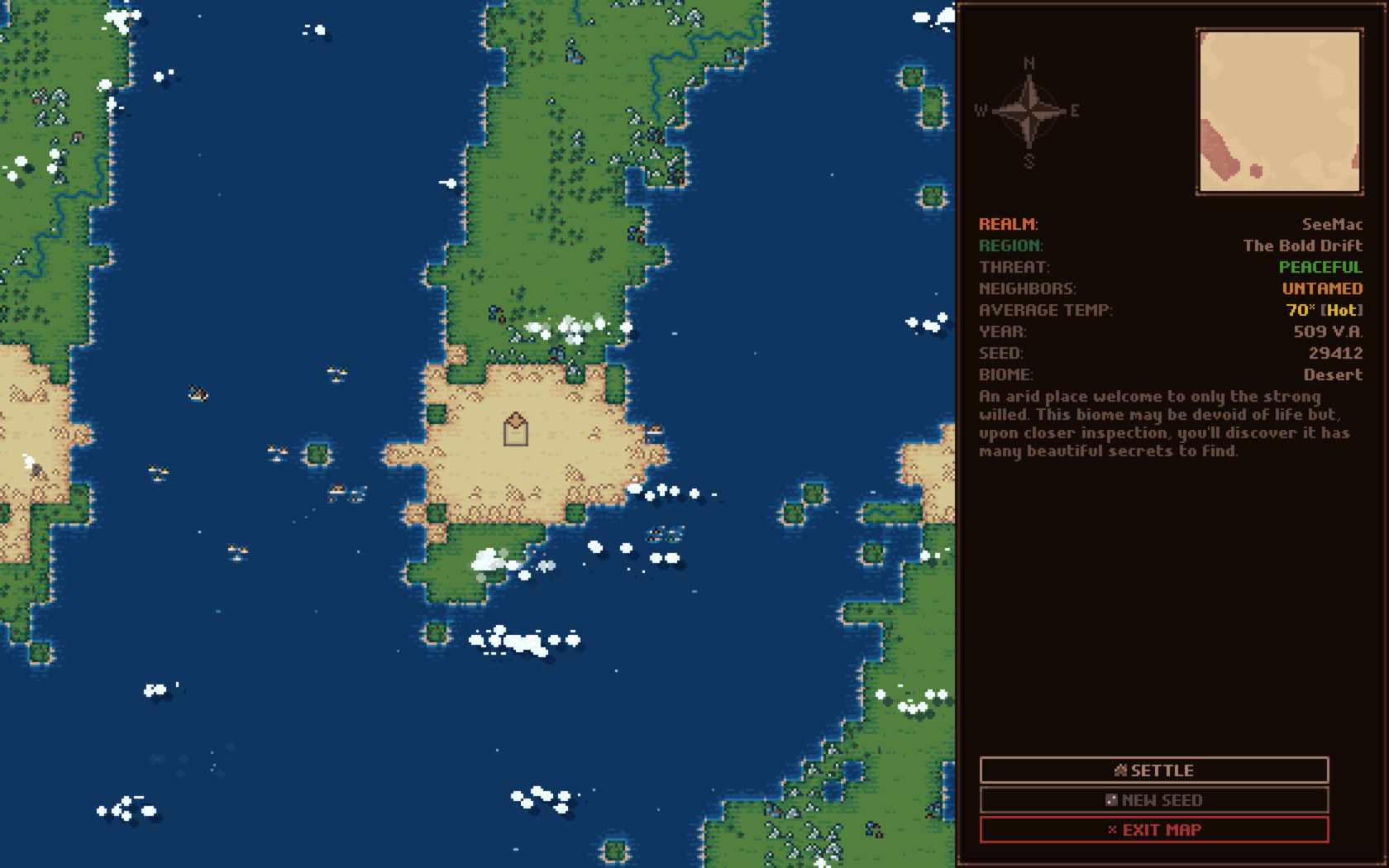
Task: Click the UNTAMED neighbors label
Action: pyautogui.click(x=1321, y=289)
